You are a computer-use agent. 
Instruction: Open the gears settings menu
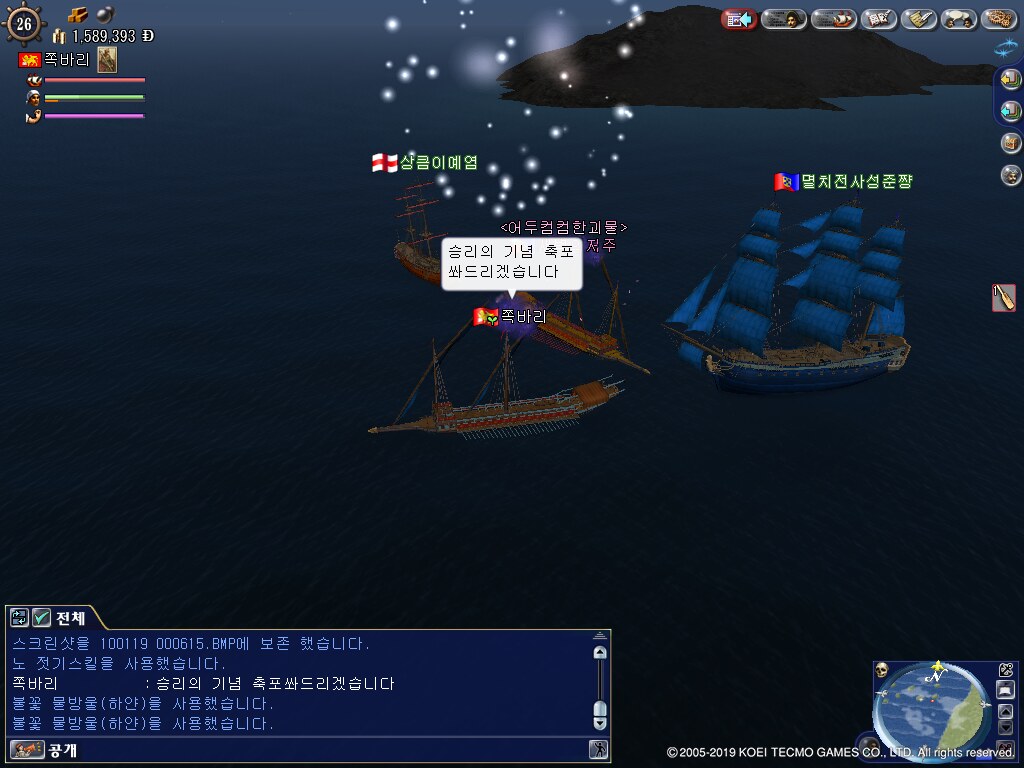[x=998, y=19]
